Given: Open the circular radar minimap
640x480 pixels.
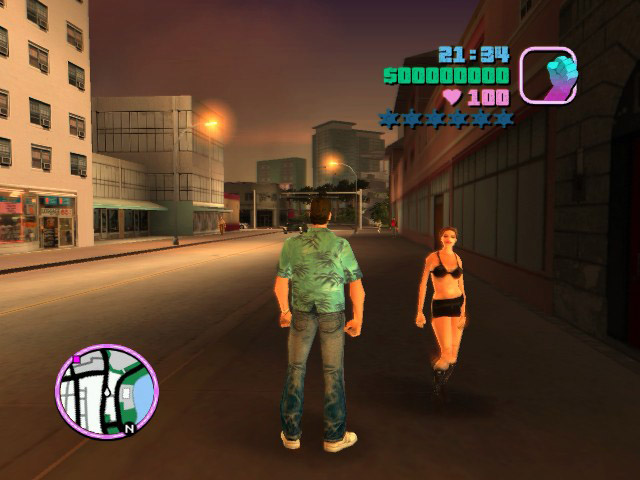Looking at the screenshot, I should tap(106, 391).
